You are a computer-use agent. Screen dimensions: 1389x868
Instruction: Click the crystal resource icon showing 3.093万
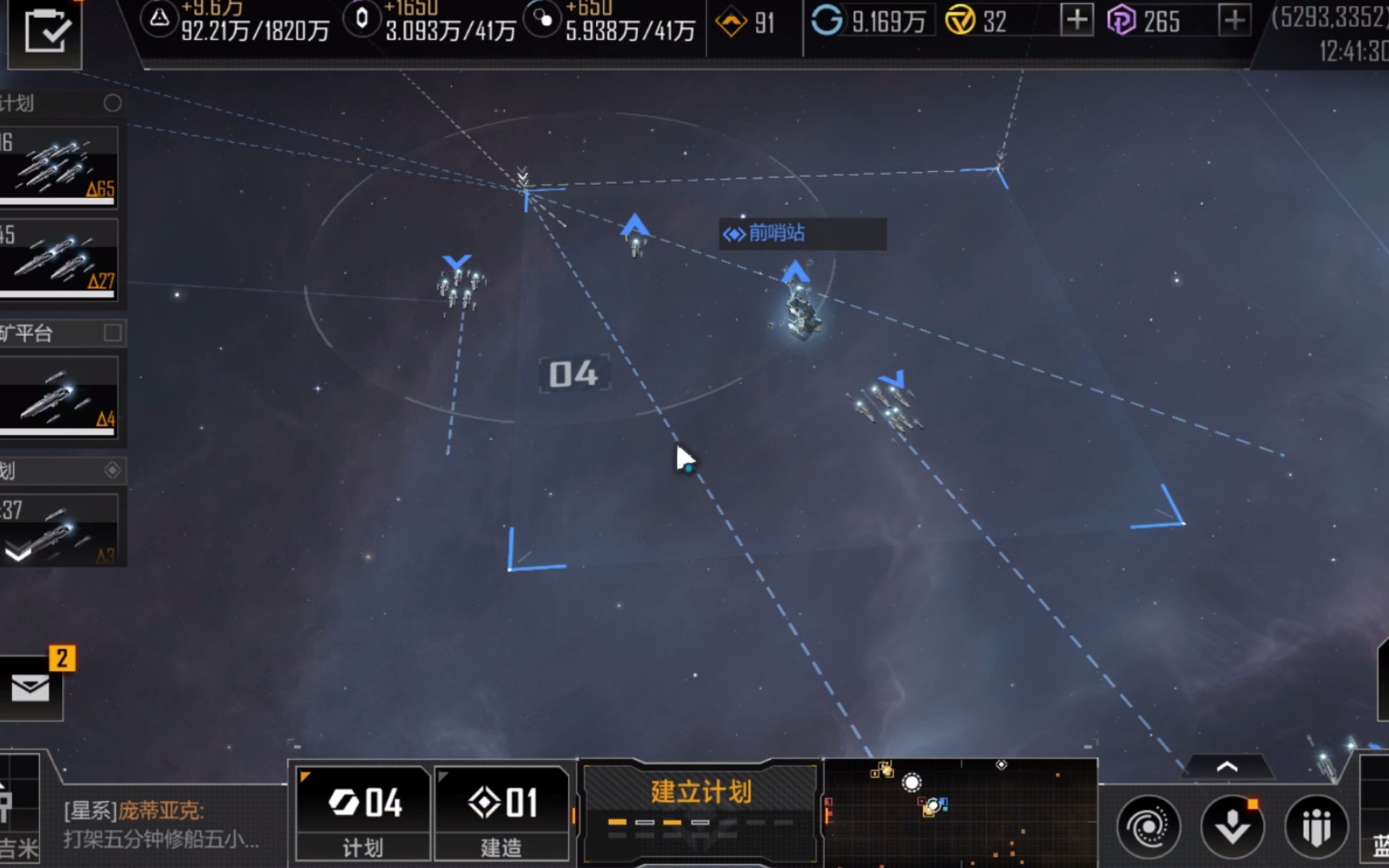[362, 19]
